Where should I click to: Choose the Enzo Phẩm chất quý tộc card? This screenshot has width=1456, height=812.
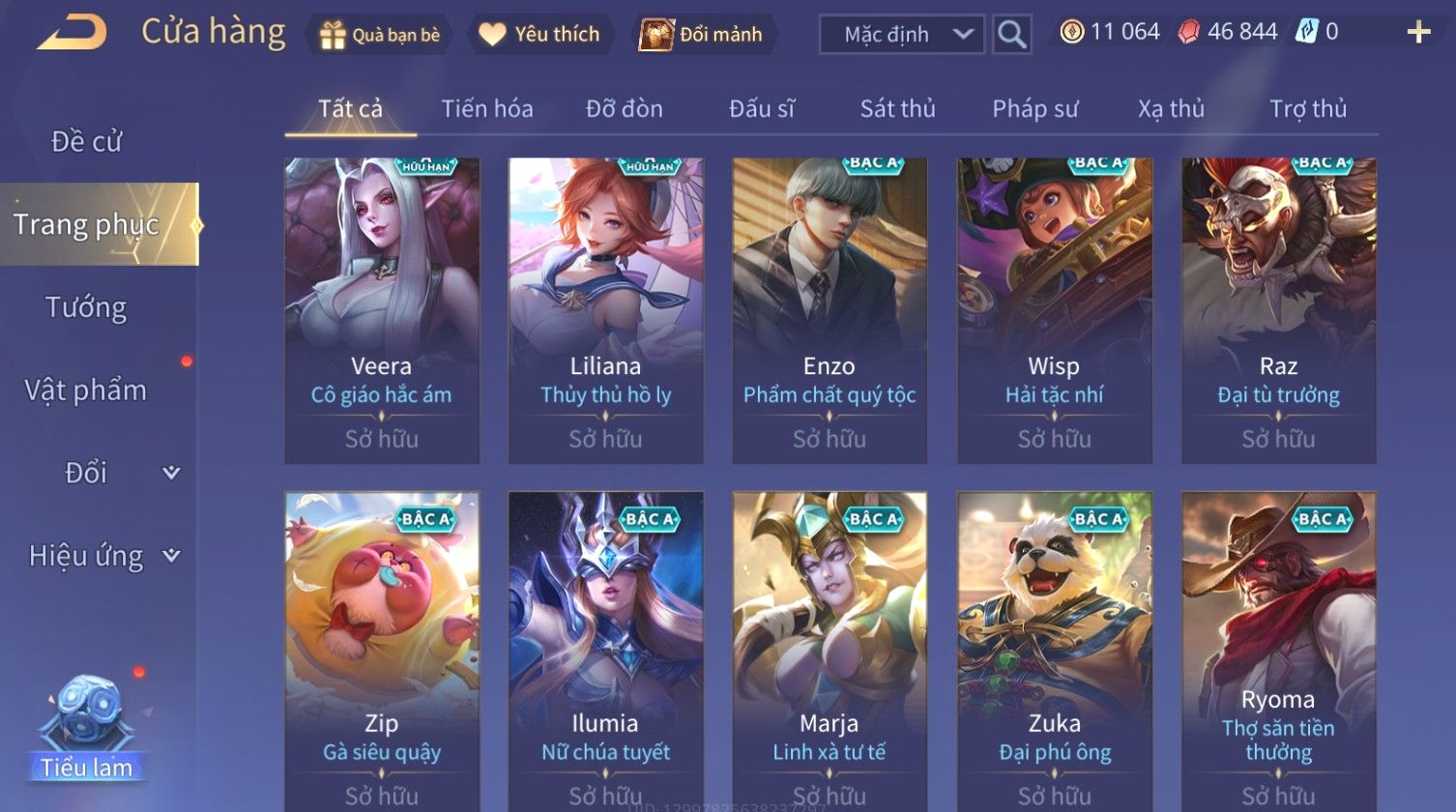click(830, 309)
